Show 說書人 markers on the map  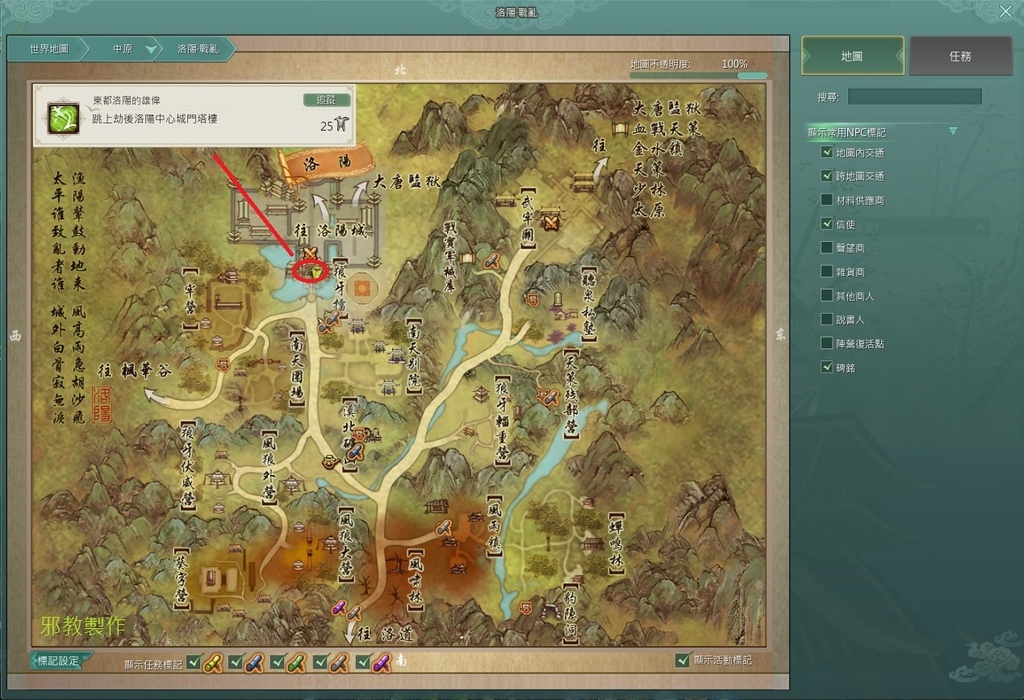[x=827, y=320]
